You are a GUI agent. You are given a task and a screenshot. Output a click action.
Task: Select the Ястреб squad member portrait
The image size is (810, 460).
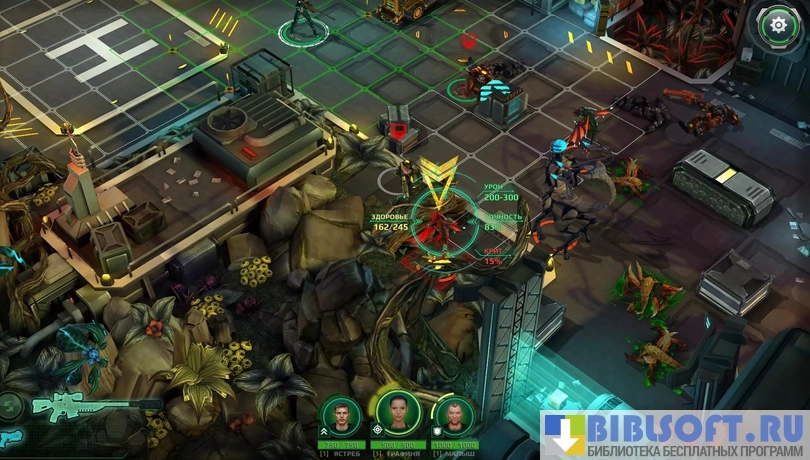click(337, 414)
